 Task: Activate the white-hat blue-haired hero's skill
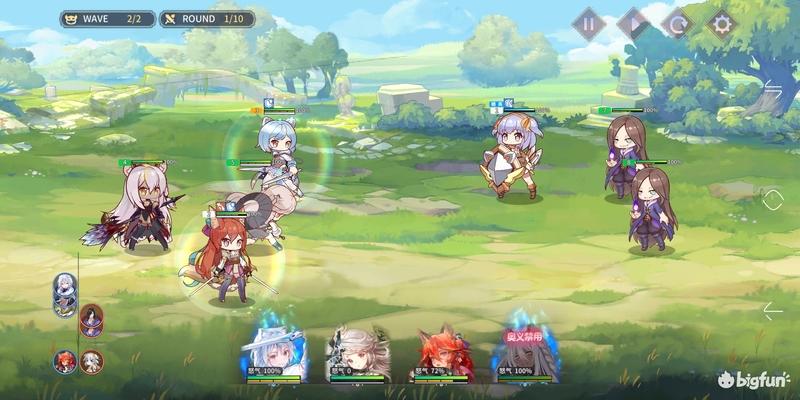click(272, 350)
